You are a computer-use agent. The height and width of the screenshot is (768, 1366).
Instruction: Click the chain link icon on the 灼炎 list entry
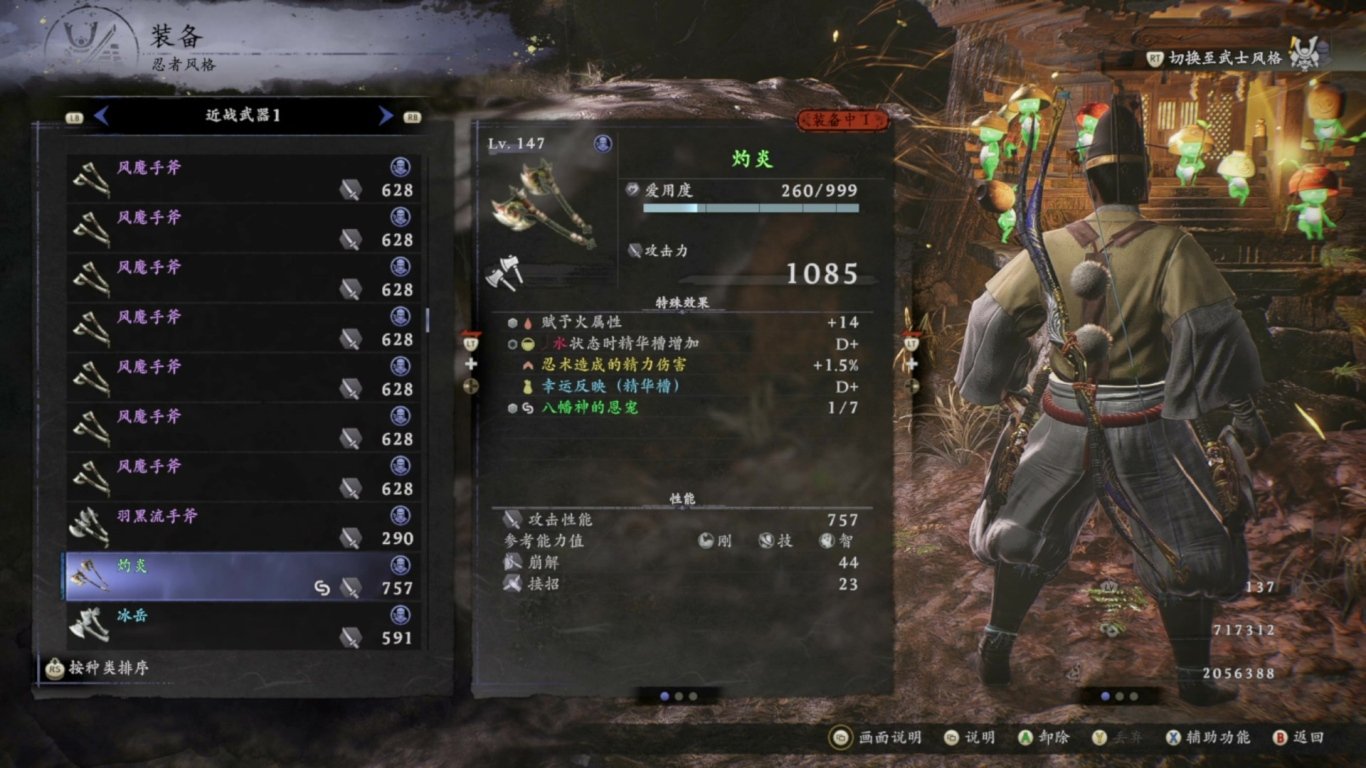pyautogui.click(x=320, y=588)
